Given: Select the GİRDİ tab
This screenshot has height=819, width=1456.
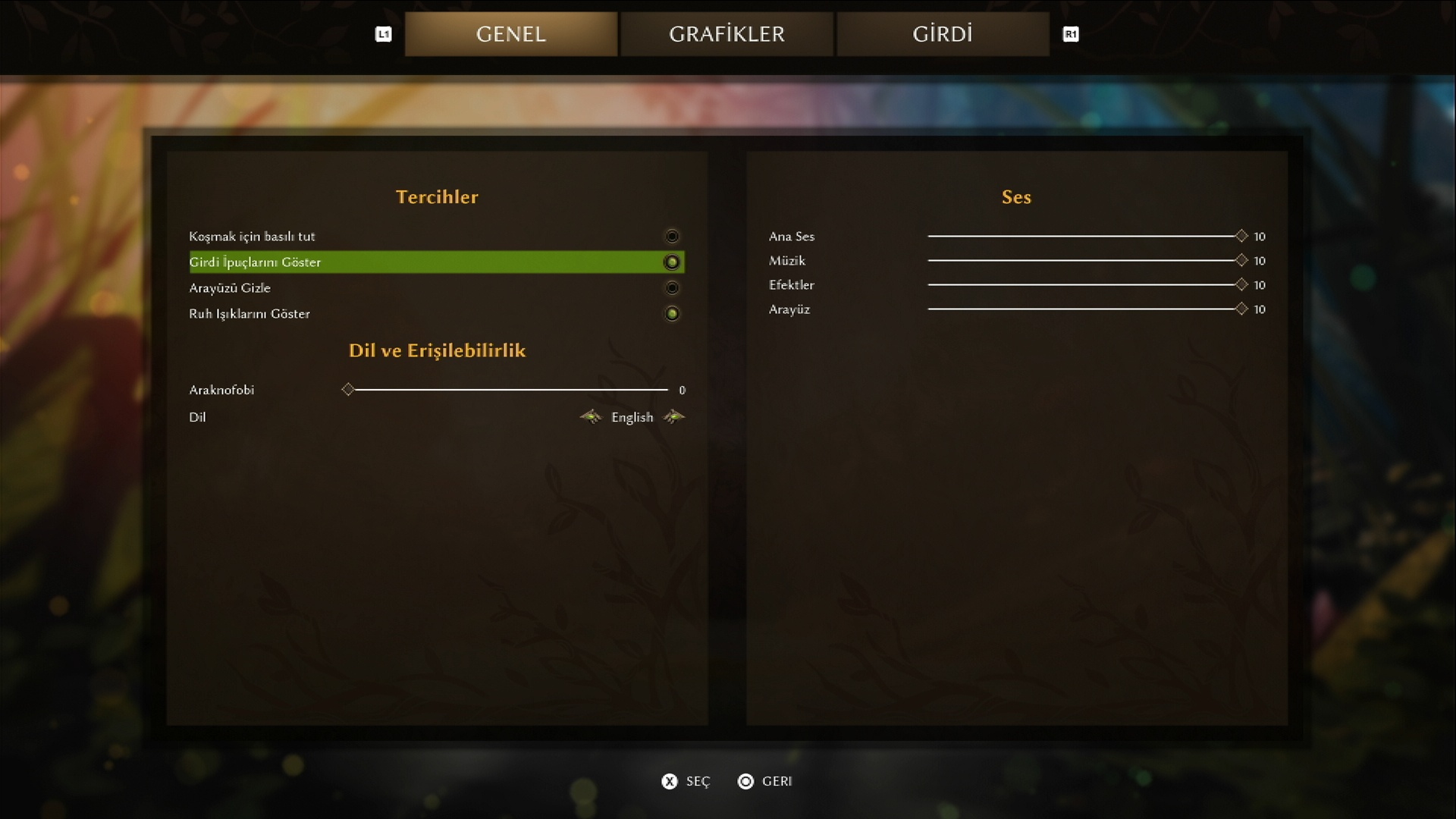Looking at the screenshot, I should [942, 34].
